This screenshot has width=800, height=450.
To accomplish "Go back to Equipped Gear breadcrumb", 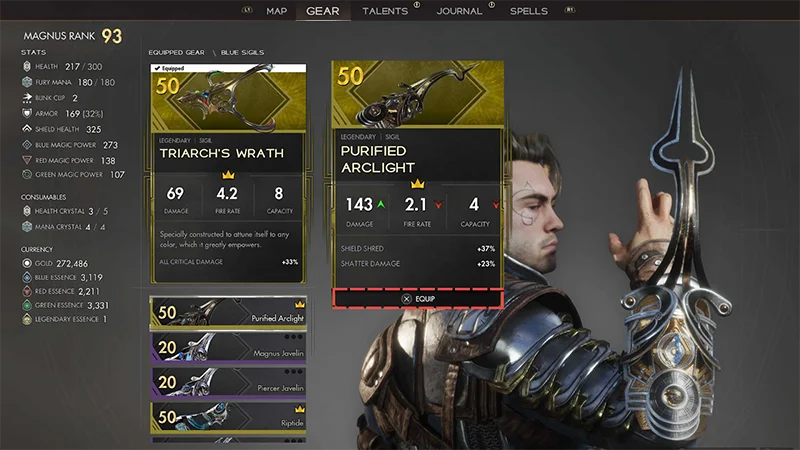I will click(176, 52).
